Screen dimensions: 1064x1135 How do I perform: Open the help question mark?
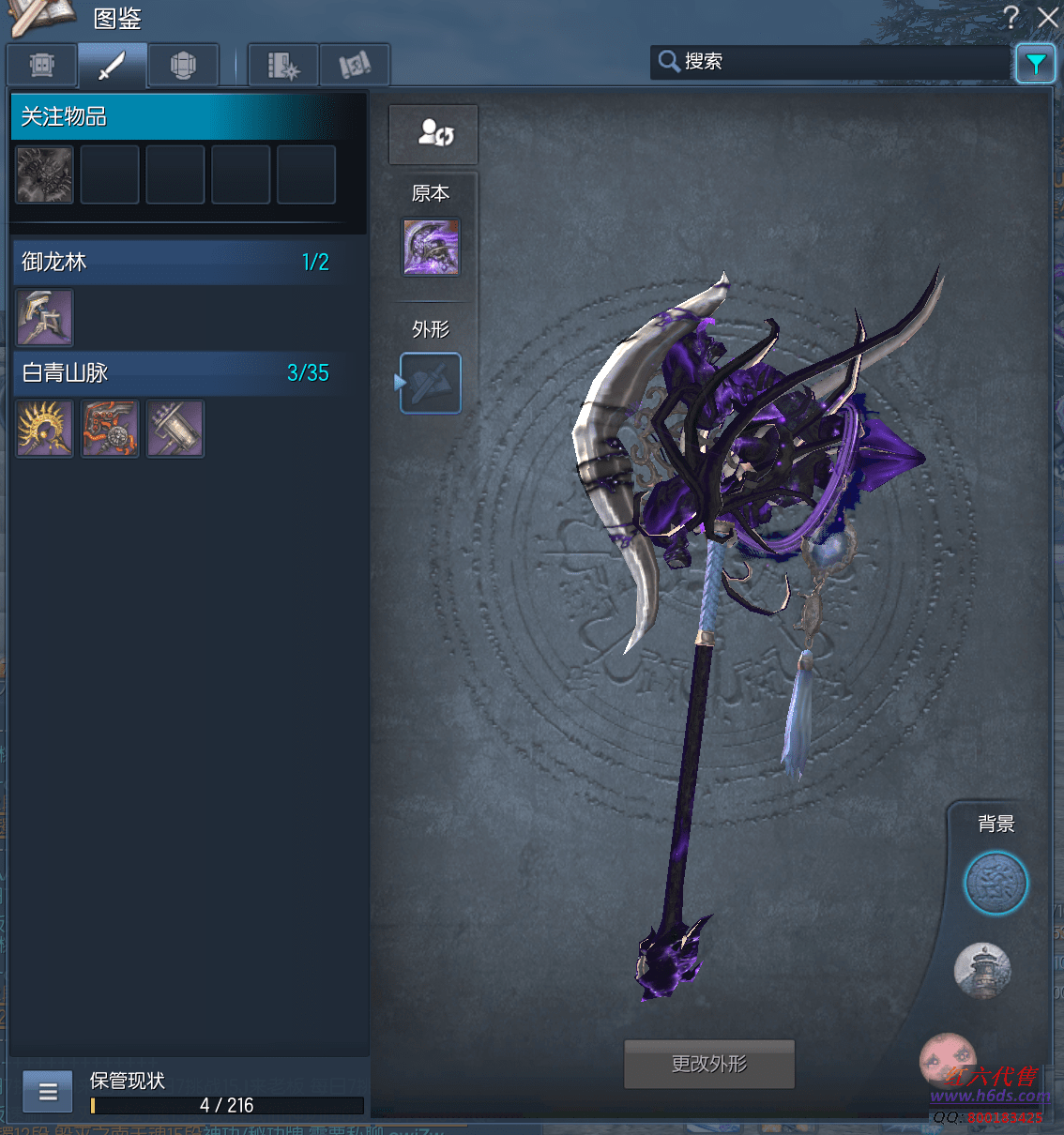pyautogui.click(x=1011, y=17)
